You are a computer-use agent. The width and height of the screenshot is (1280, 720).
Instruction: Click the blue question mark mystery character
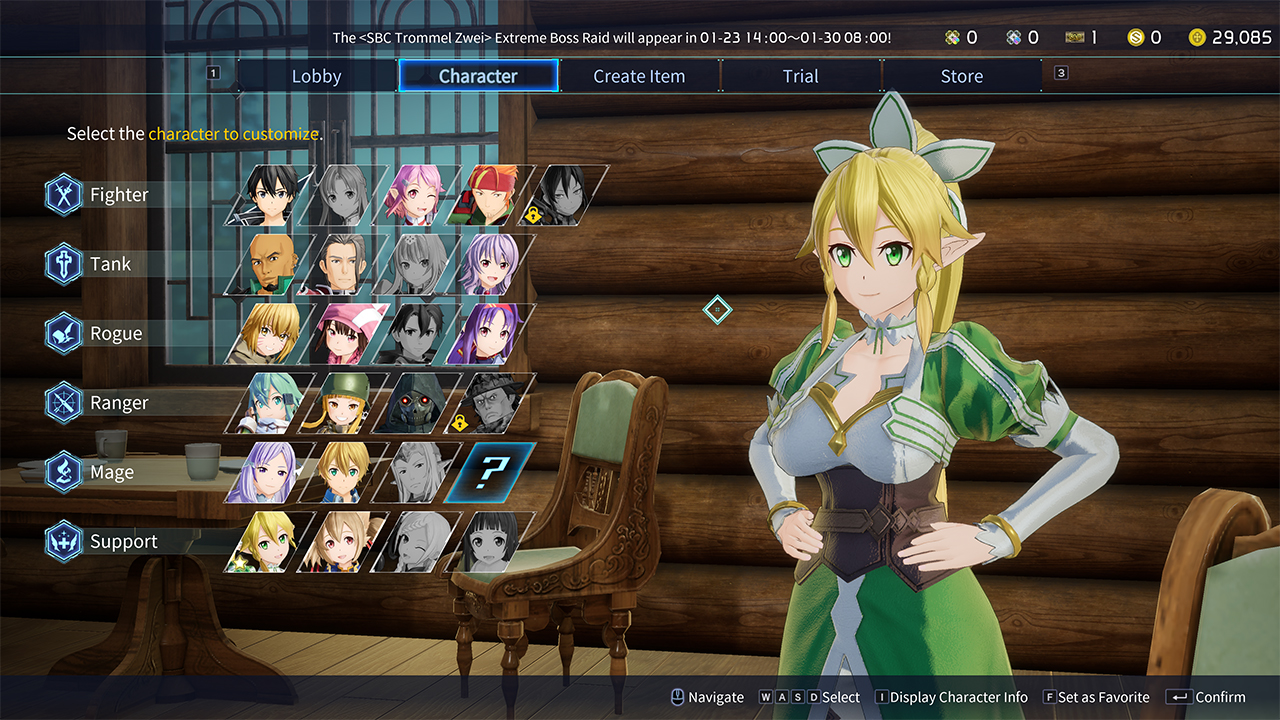click(x=492, y=472)
